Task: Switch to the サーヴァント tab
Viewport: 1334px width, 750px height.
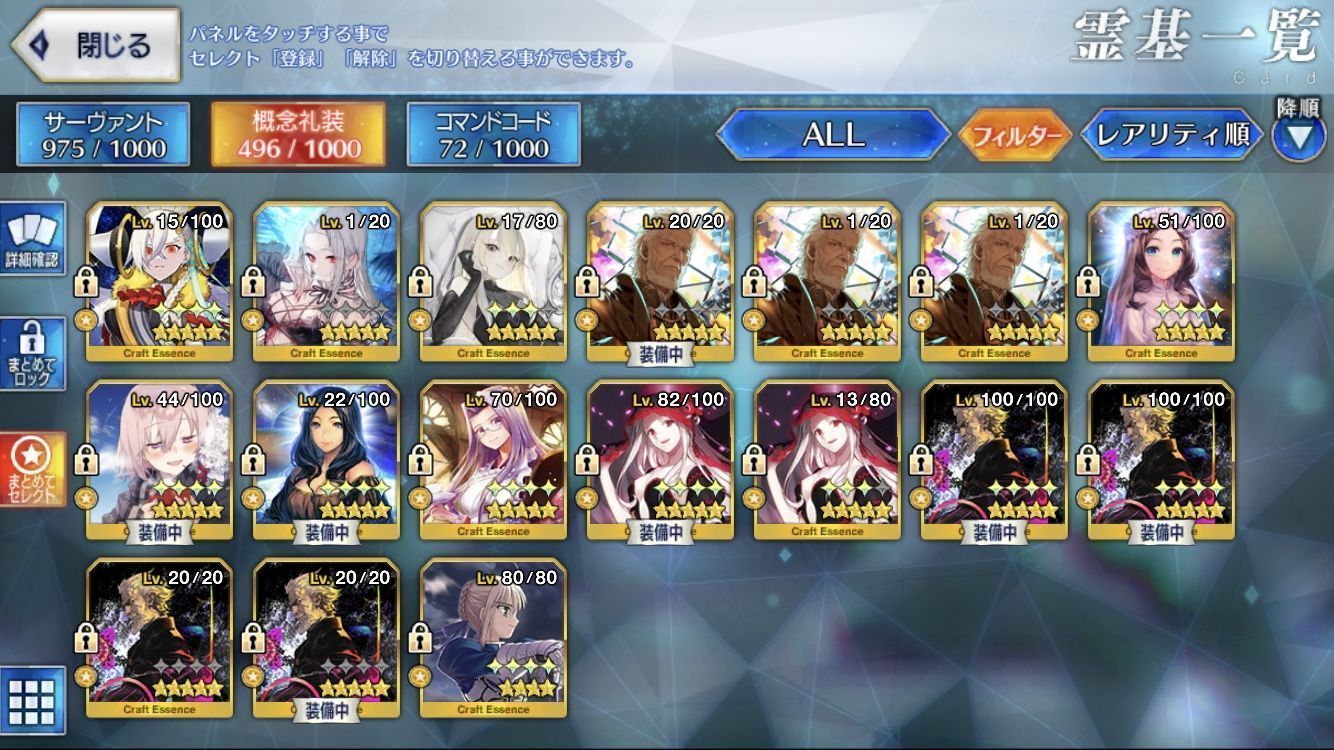Action: pyautogui.click(x=103, y=135)
